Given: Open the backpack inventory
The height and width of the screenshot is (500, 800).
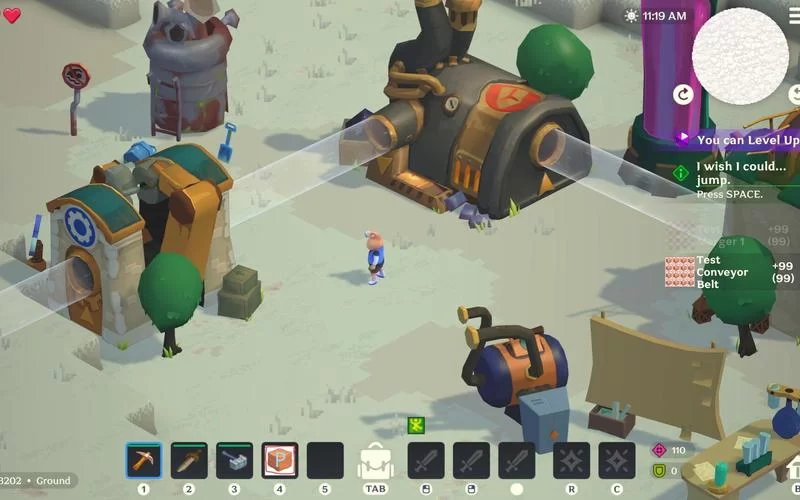Looking at the screenshot, I should click(375, 462).
